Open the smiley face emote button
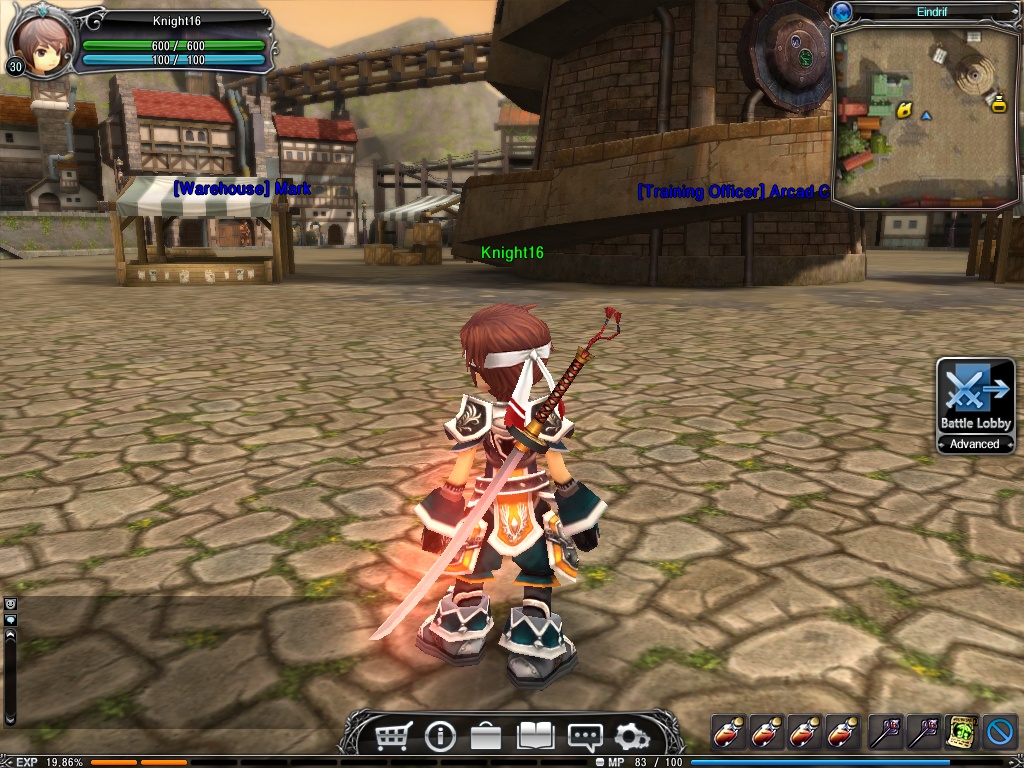This screenshot has width=1024, height=768. click(10, 604)
